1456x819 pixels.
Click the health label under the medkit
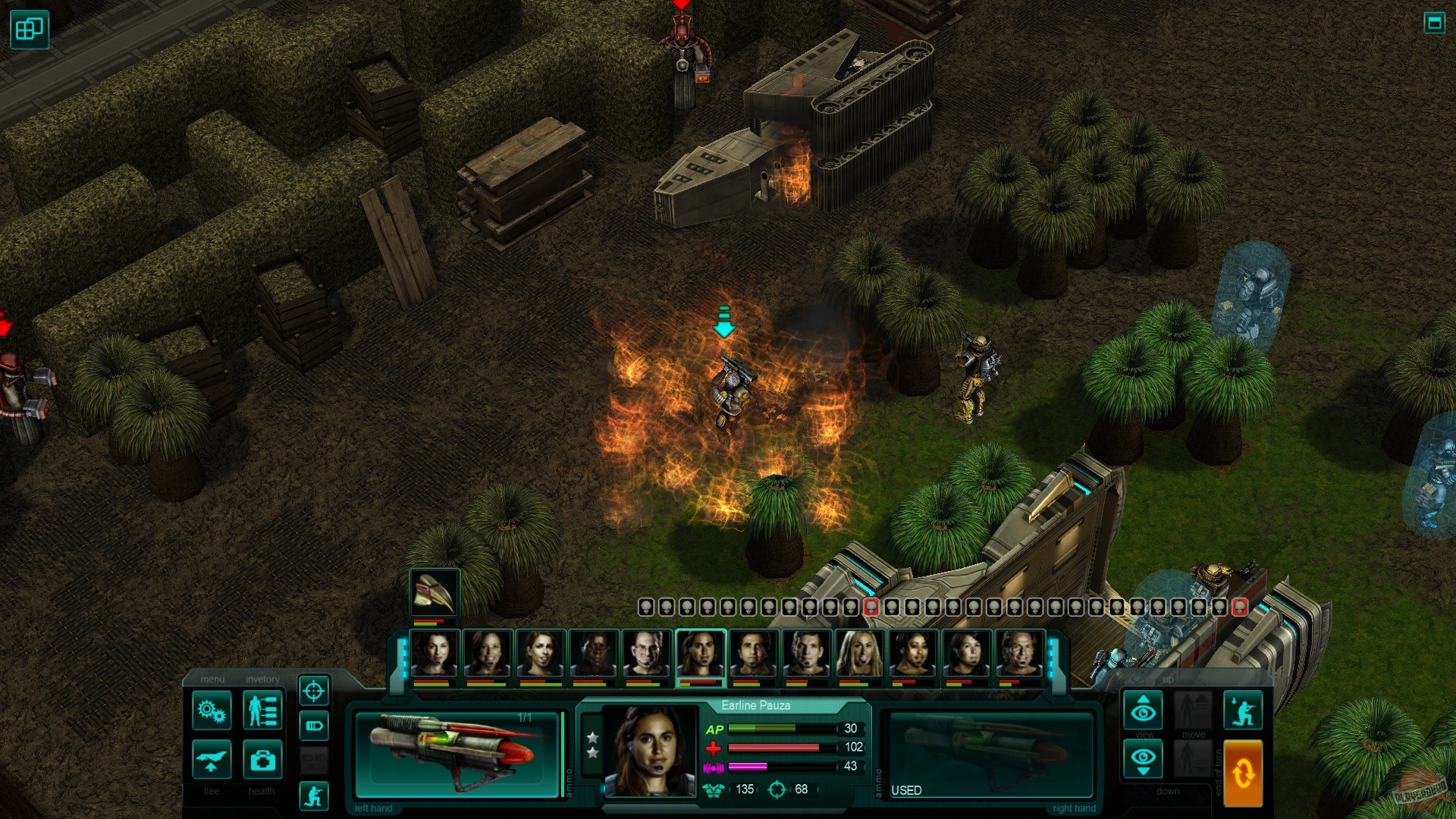click(x=262, y=791)
